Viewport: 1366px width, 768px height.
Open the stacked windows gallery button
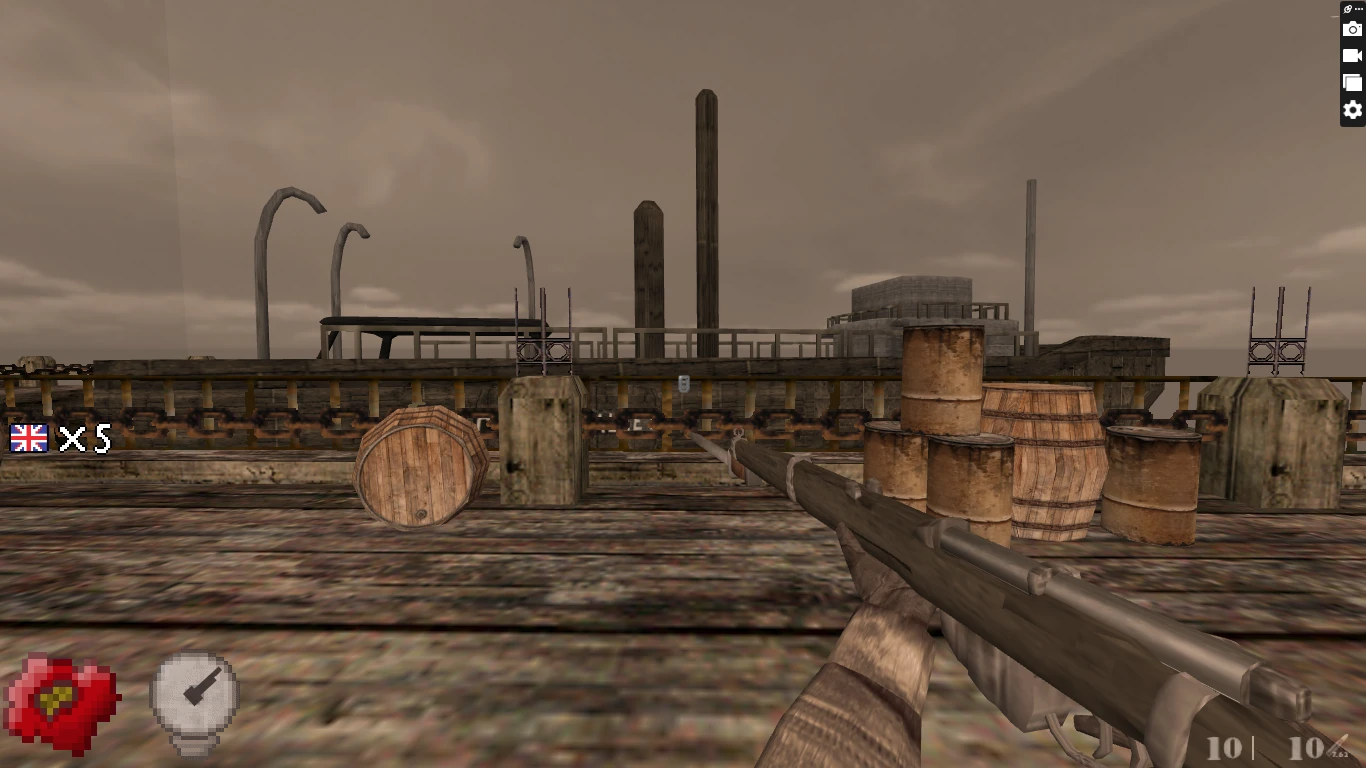tap(1352, 83)
